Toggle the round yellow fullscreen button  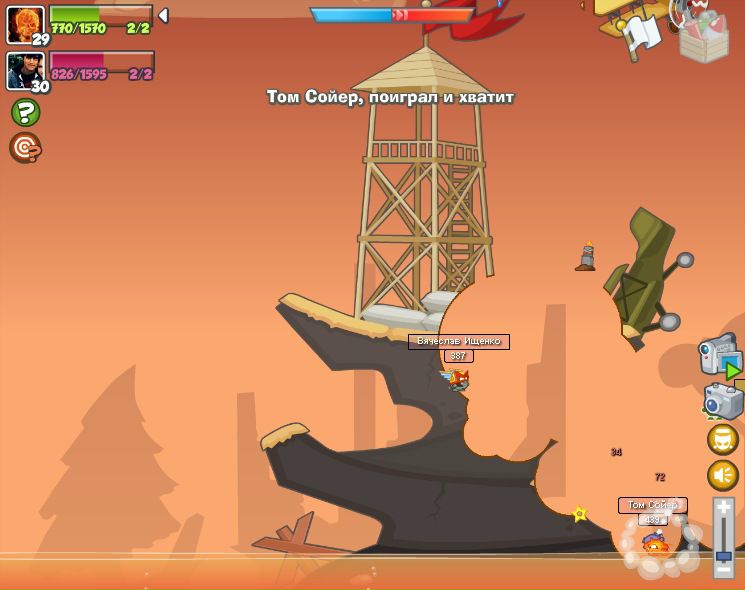pyautogui.click(x=723, y=439)
